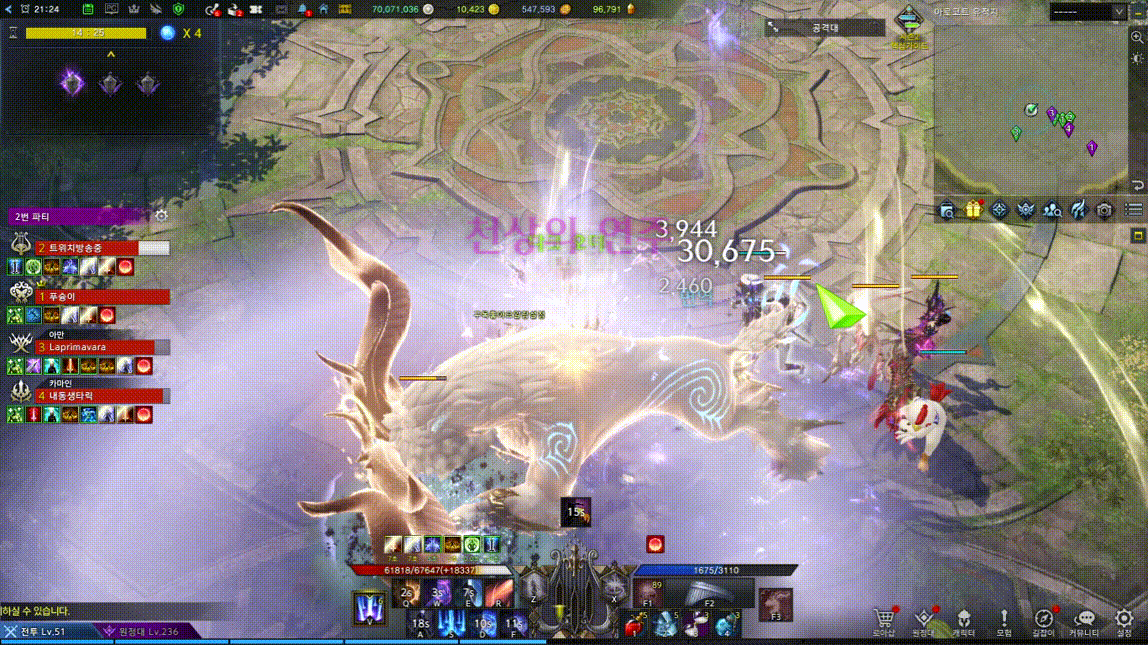This screenshot has width=1148, height=645.
Task: Open the gift box rewards icon
Action: click(x=973, y=210)
